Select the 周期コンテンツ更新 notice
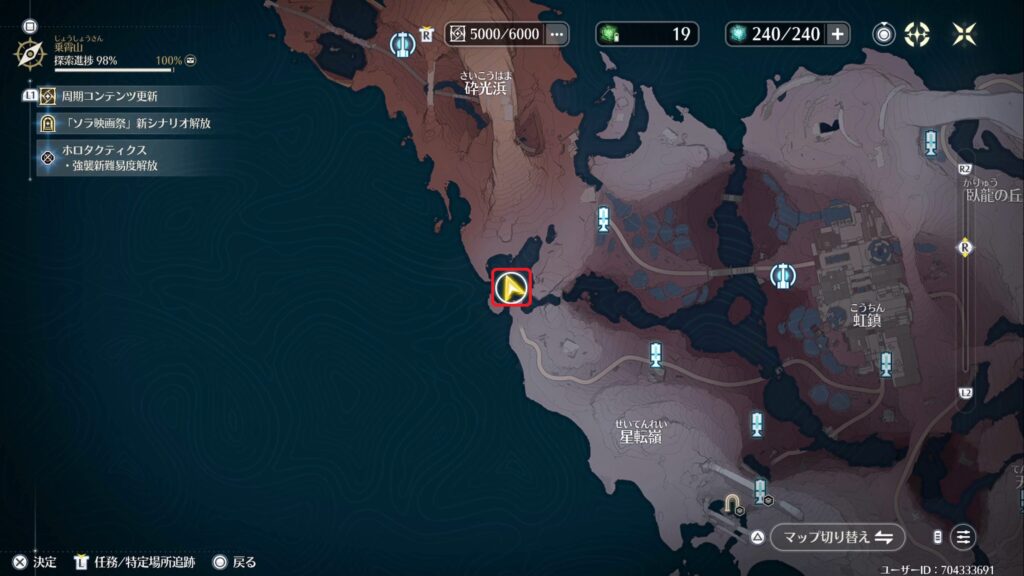1024x576 pixels. click(x=110, y=97)
